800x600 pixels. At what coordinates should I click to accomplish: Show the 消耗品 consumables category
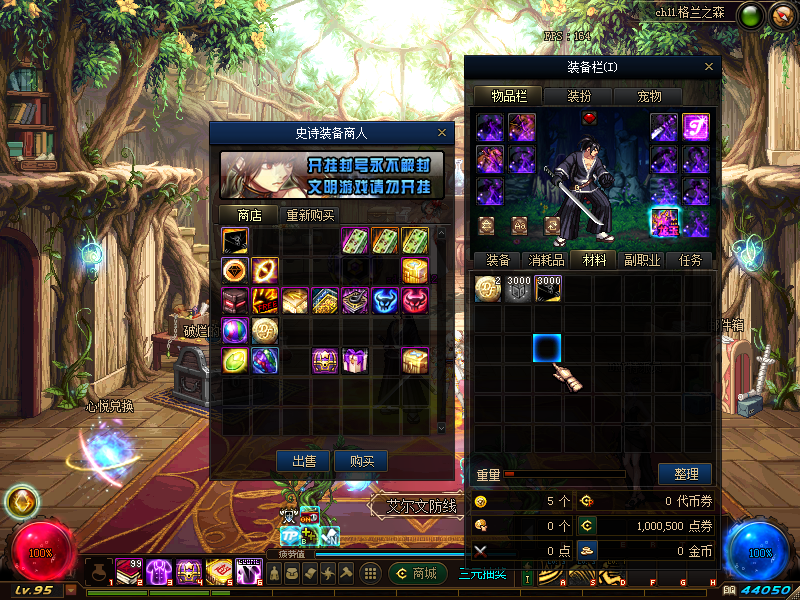coord(545,260)
